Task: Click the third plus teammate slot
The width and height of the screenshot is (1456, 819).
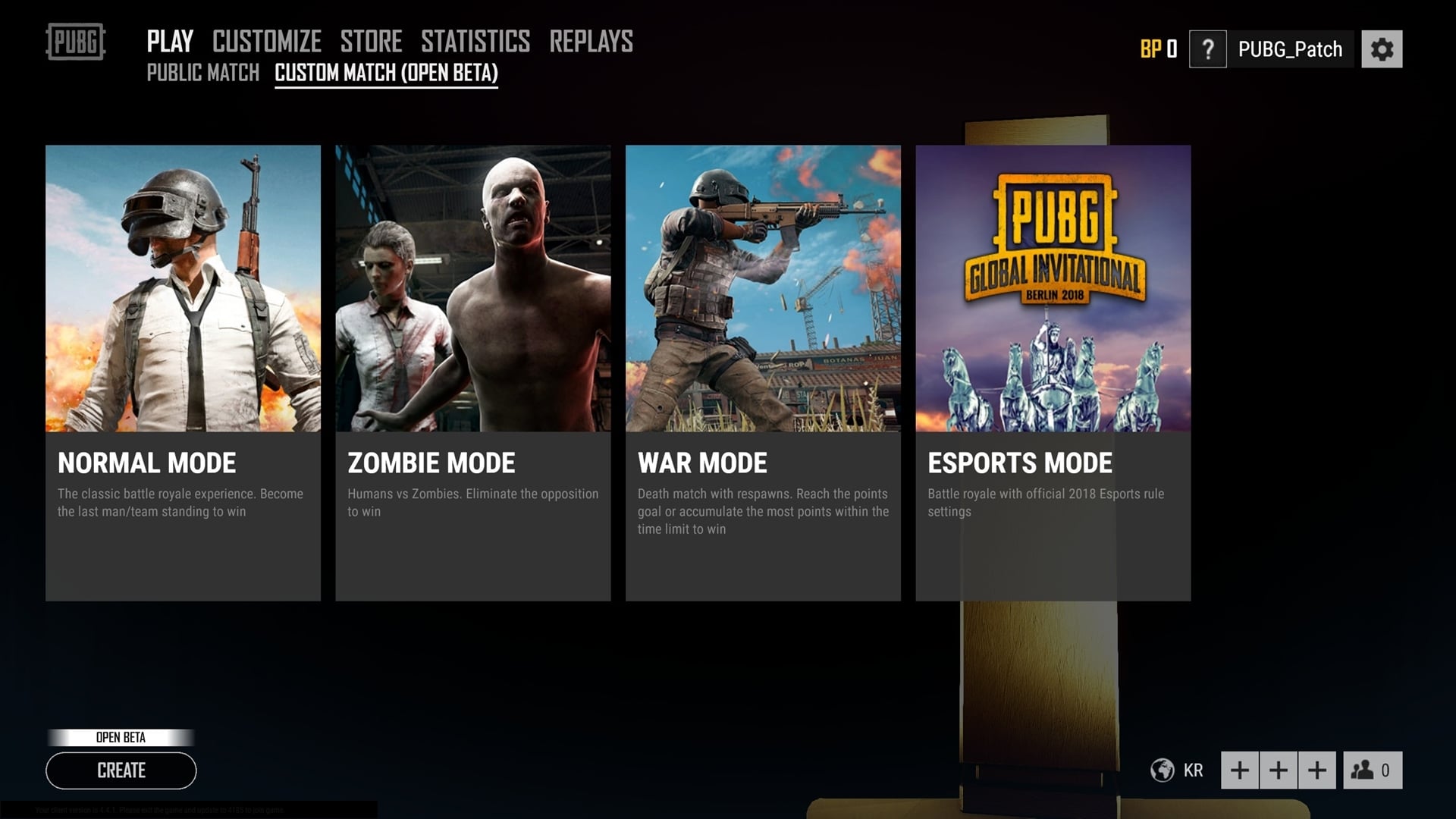Action: pos(1317,769)
